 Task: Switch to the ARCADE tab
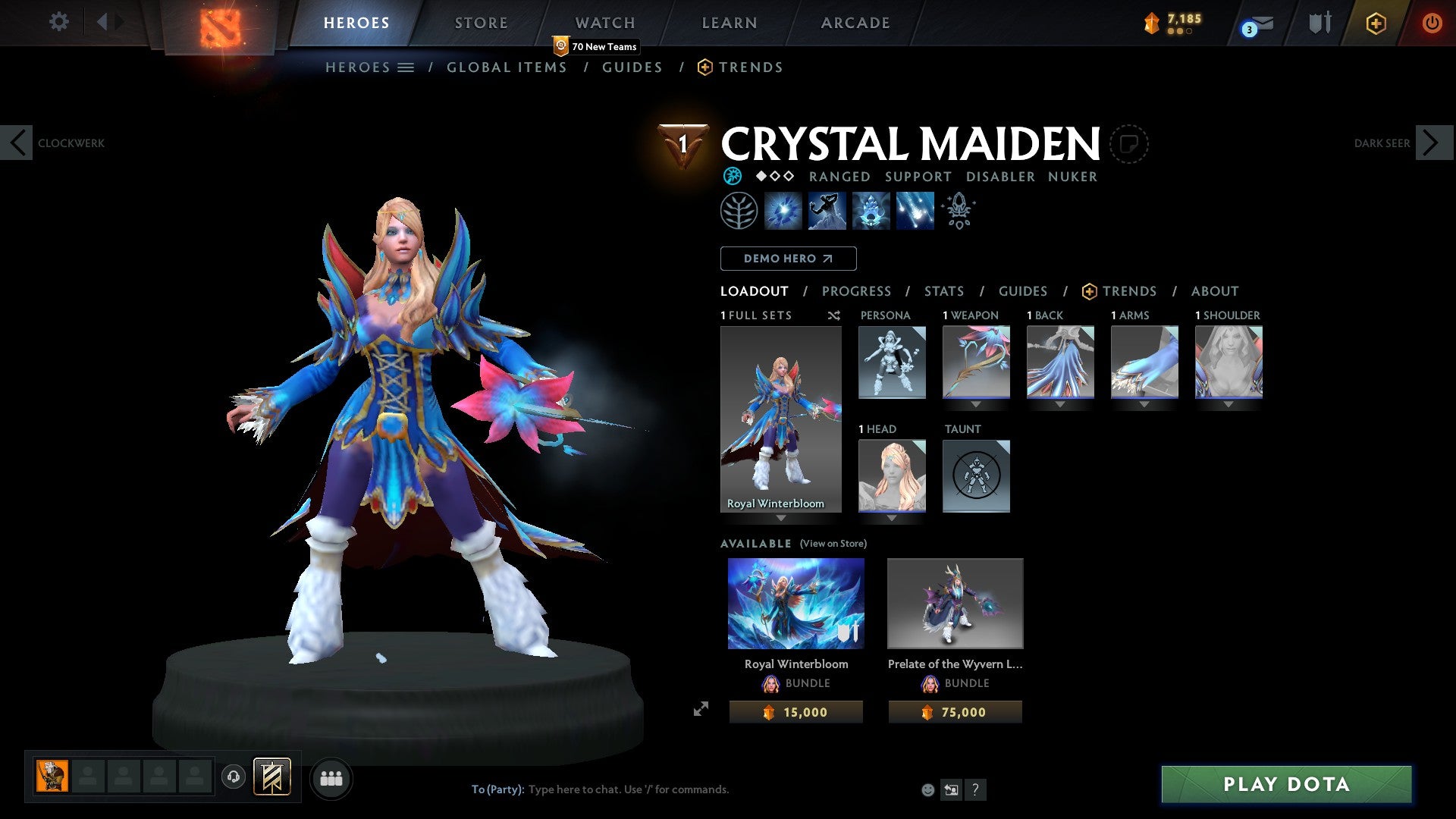tap(855, 23)
